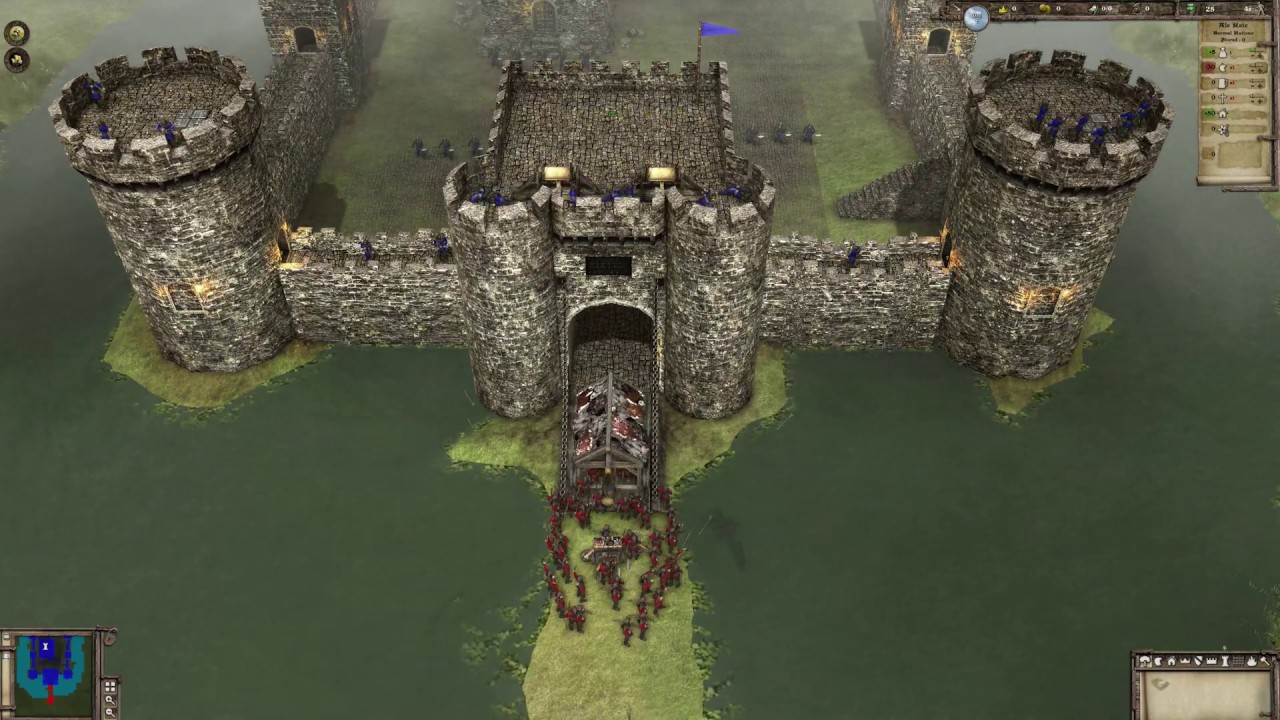1280x720 pixels.
Task: Click the Ale Rate panel header
Action: (1234, 24)
